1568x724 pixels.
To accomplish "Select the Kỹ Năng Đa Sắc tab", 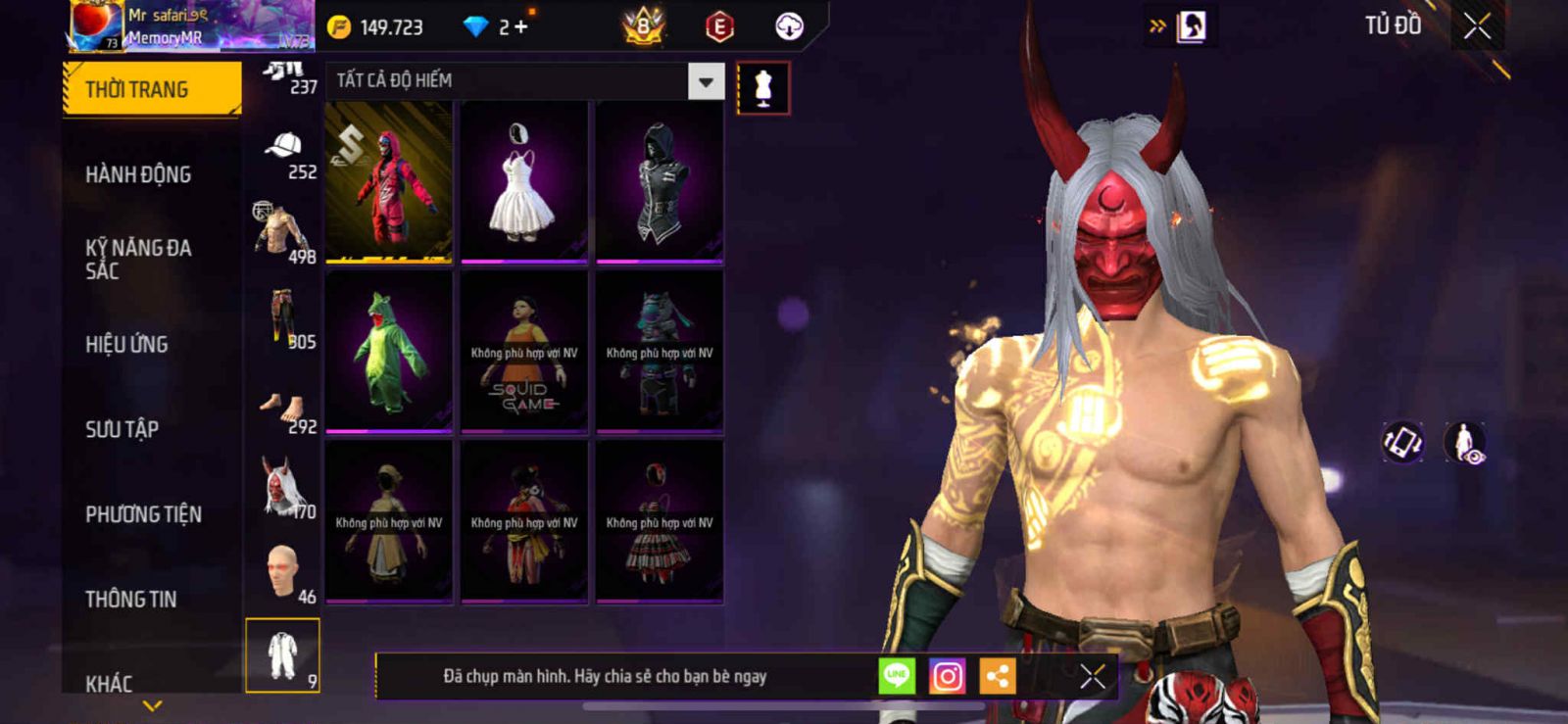I will (138, 259).
